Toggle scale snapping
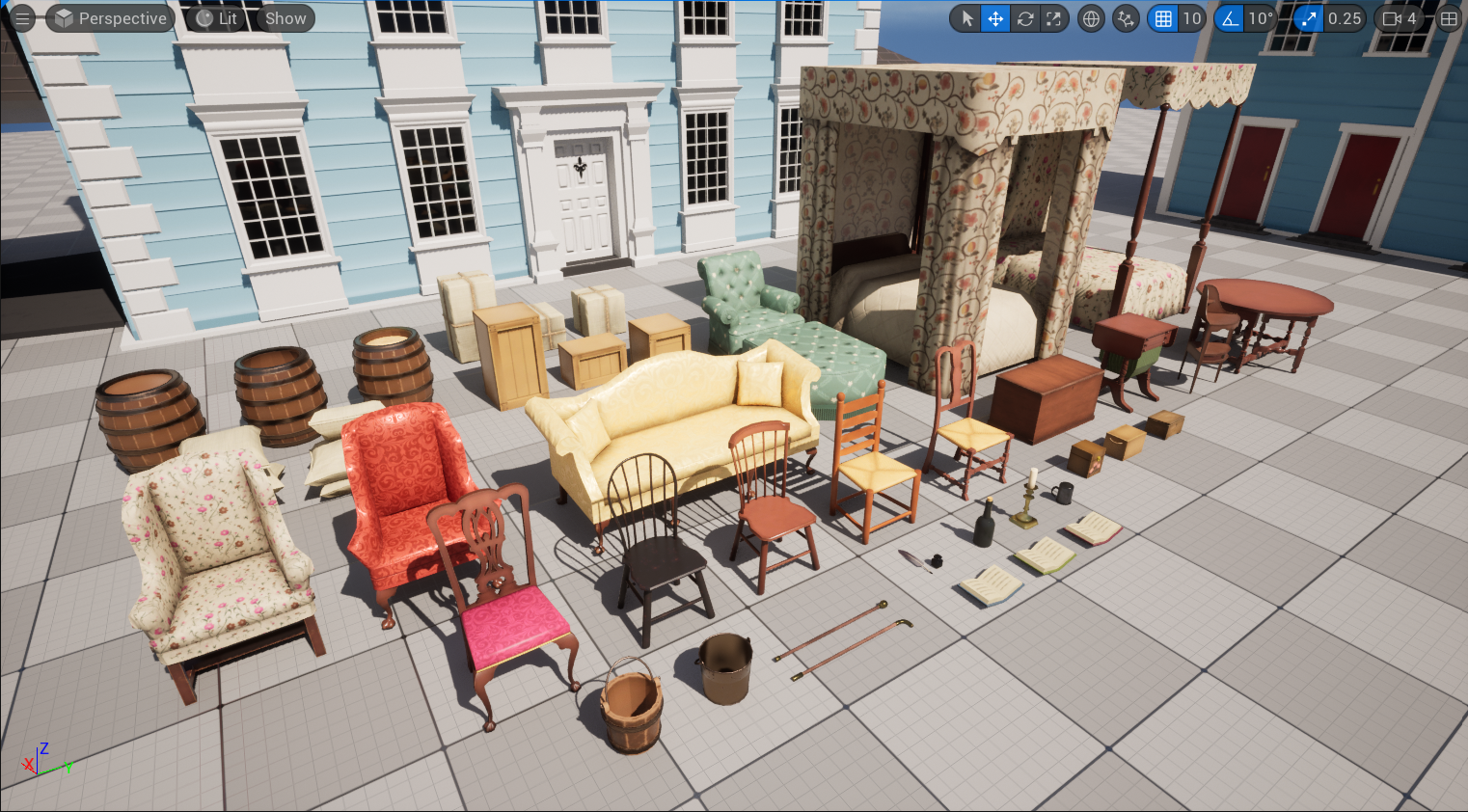The image size is (1468, 812). tap(1308, 18)
